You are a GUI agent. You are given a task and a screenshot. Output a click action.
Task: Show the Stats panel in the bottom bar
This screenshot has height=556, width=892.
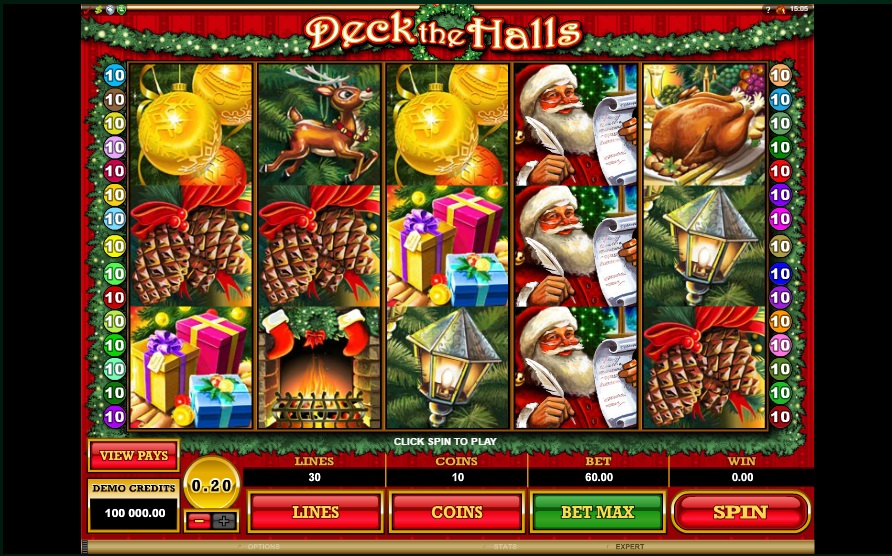click(x=504, y=547)
